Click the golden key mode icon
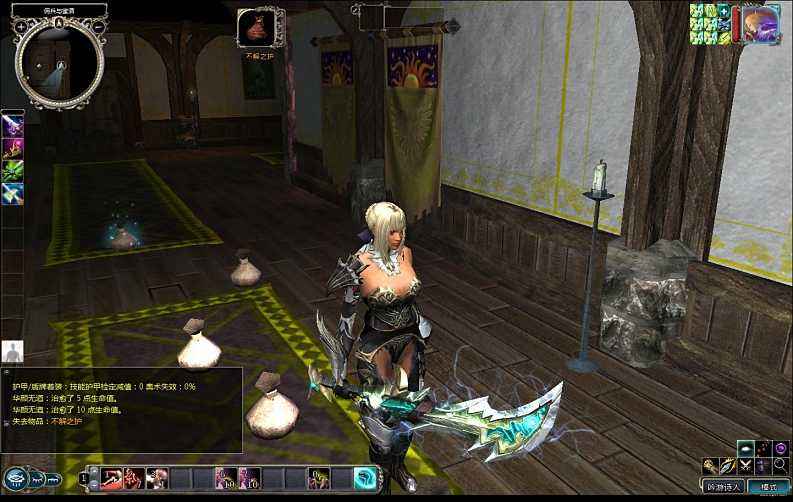This screenshot has width=793, height=502. 710,466
